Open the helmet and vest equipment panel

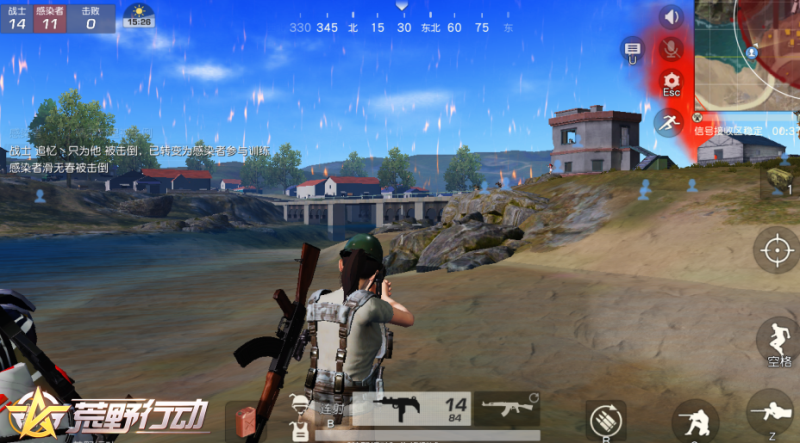[297, 418]
